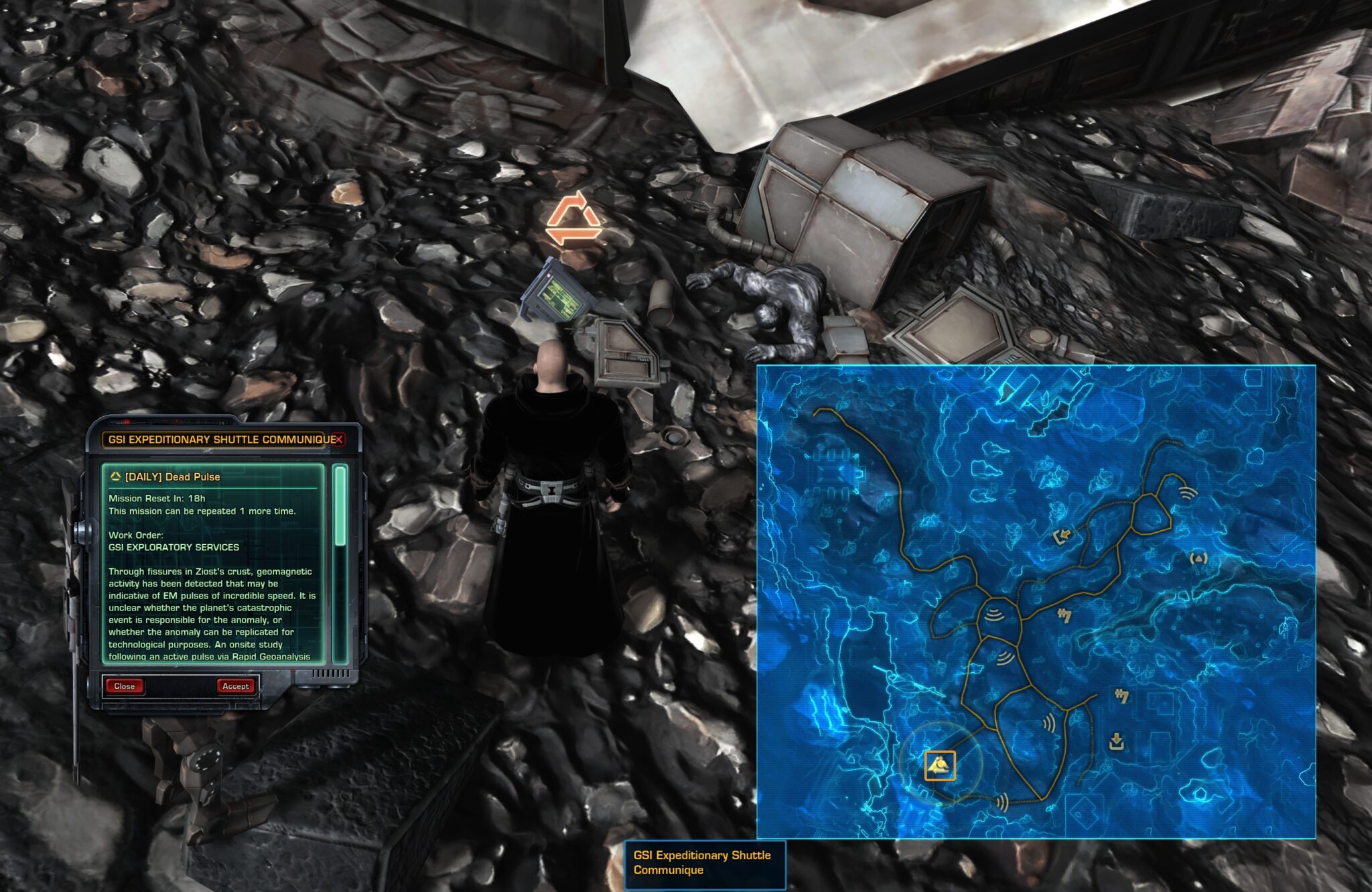Click the bottom-center signal icon on the map
Screen dimensions: 1372x892
coord(1004,802)
